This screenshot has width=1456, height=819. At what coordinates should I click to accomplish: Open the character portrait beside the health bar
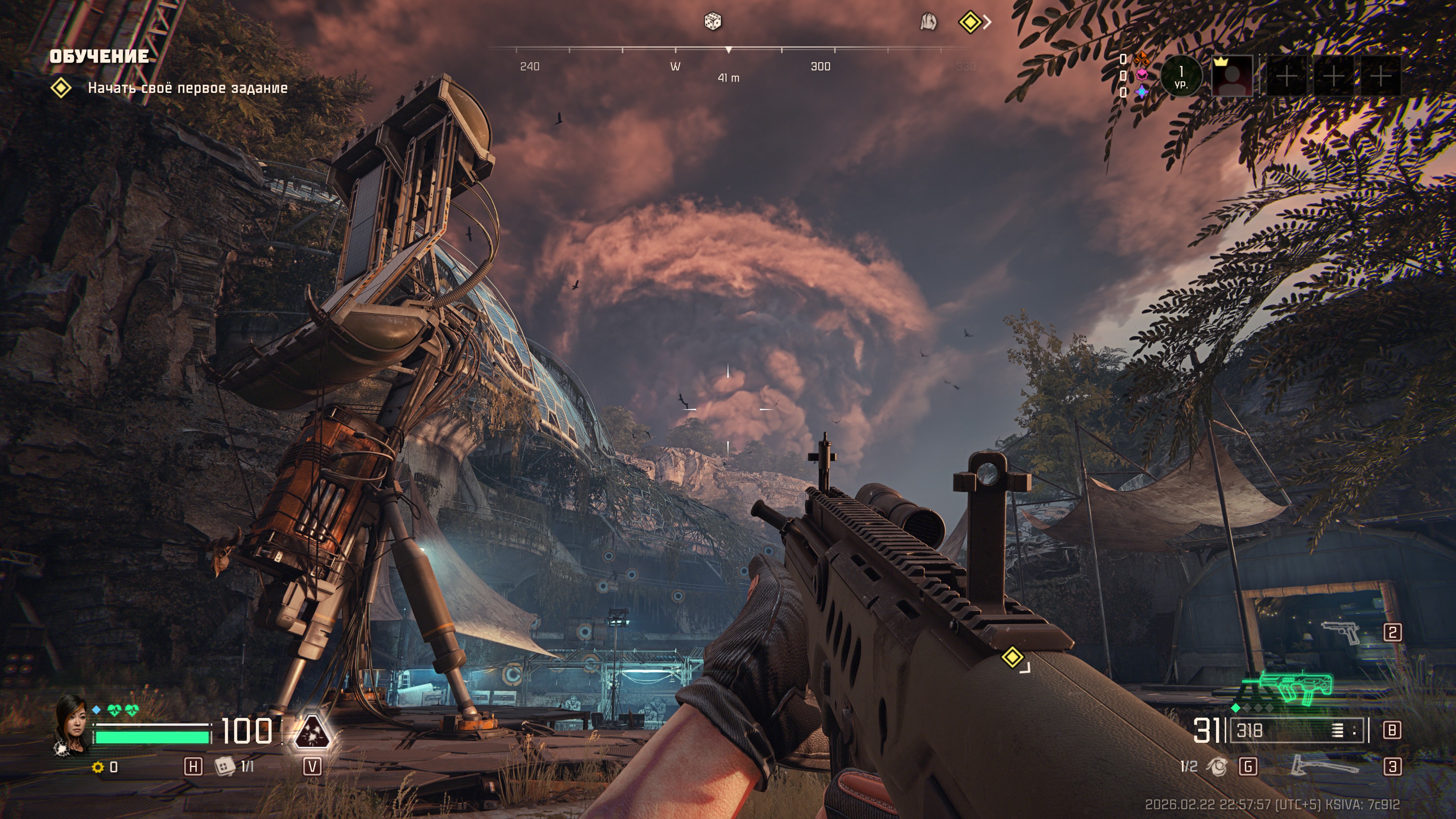click(x=72, y=723)
